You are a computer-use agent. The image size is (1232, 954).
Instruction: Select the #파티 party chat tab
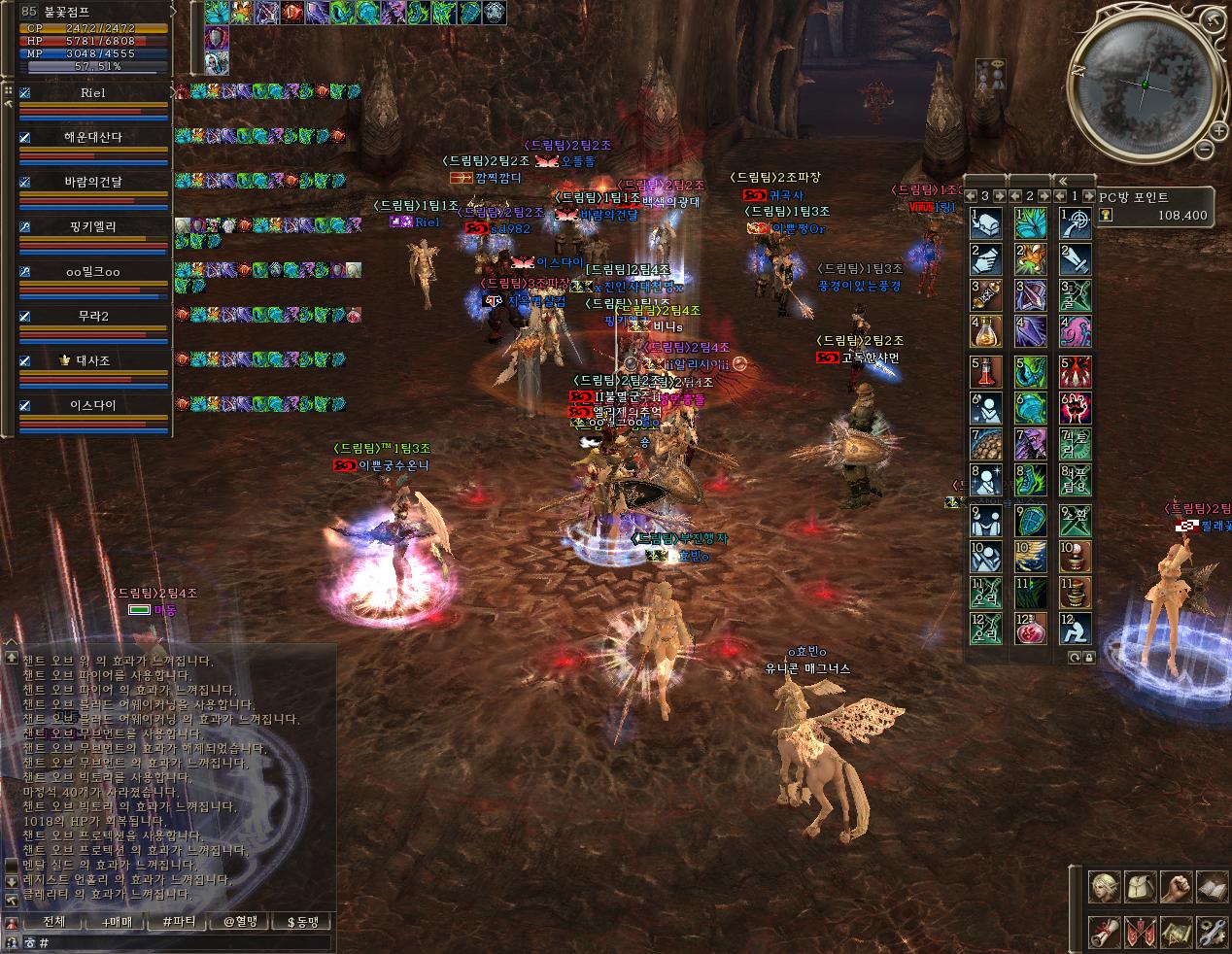(179, 922)
